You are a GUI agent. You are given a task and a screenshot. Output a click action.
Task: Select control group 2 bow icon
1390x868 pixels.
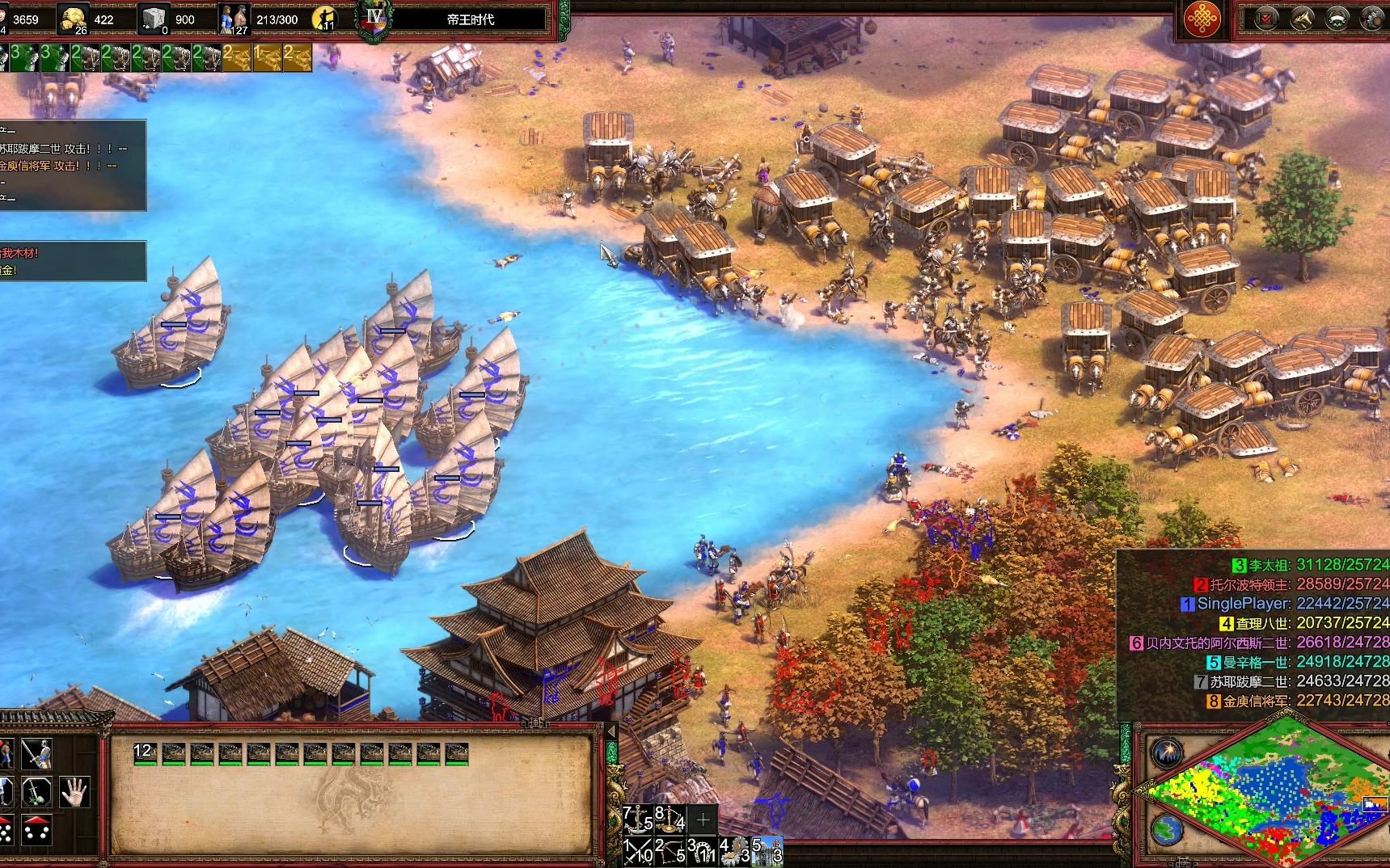tap(670, 850)
